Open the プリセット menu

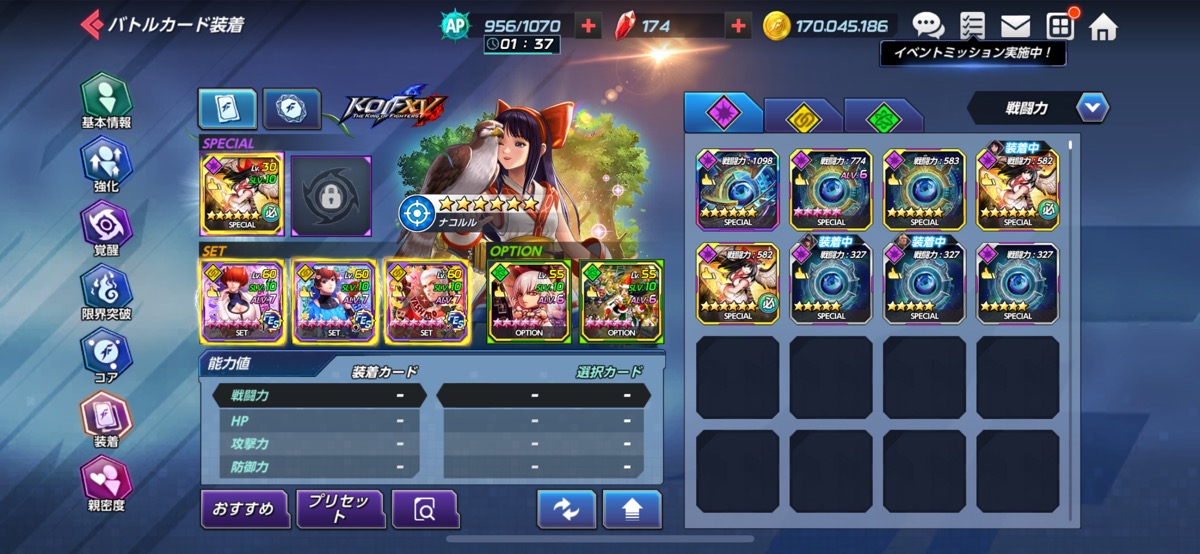pyautogui.click(x=340, y=509)
